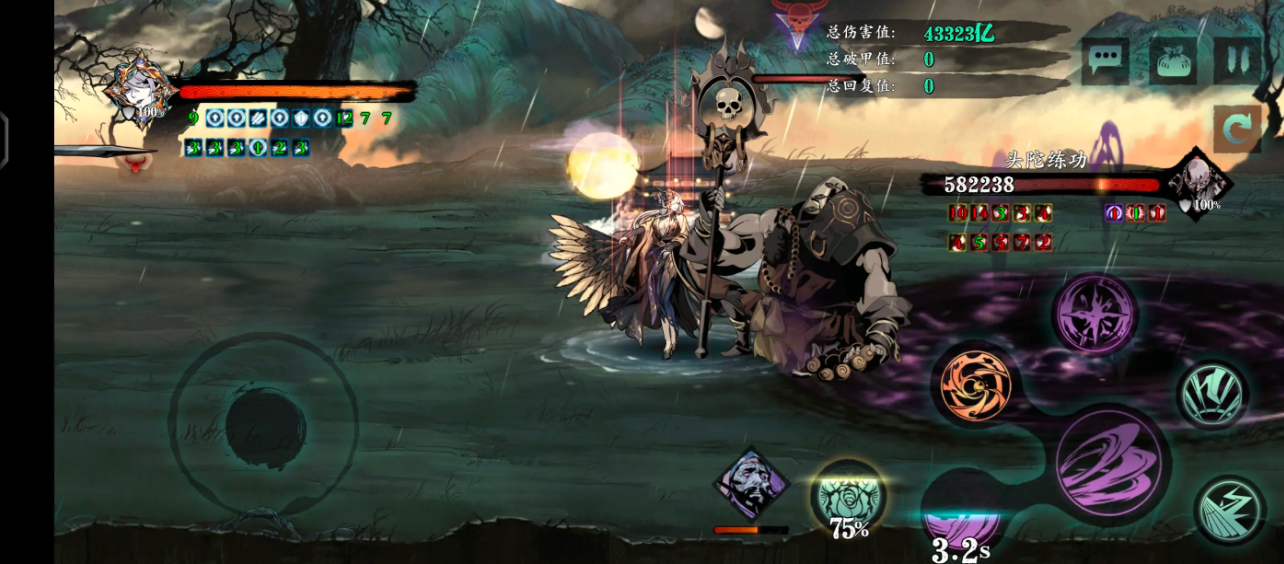Use the orange spiral skill
The image size is (1284, 564).
pos(976,384)
